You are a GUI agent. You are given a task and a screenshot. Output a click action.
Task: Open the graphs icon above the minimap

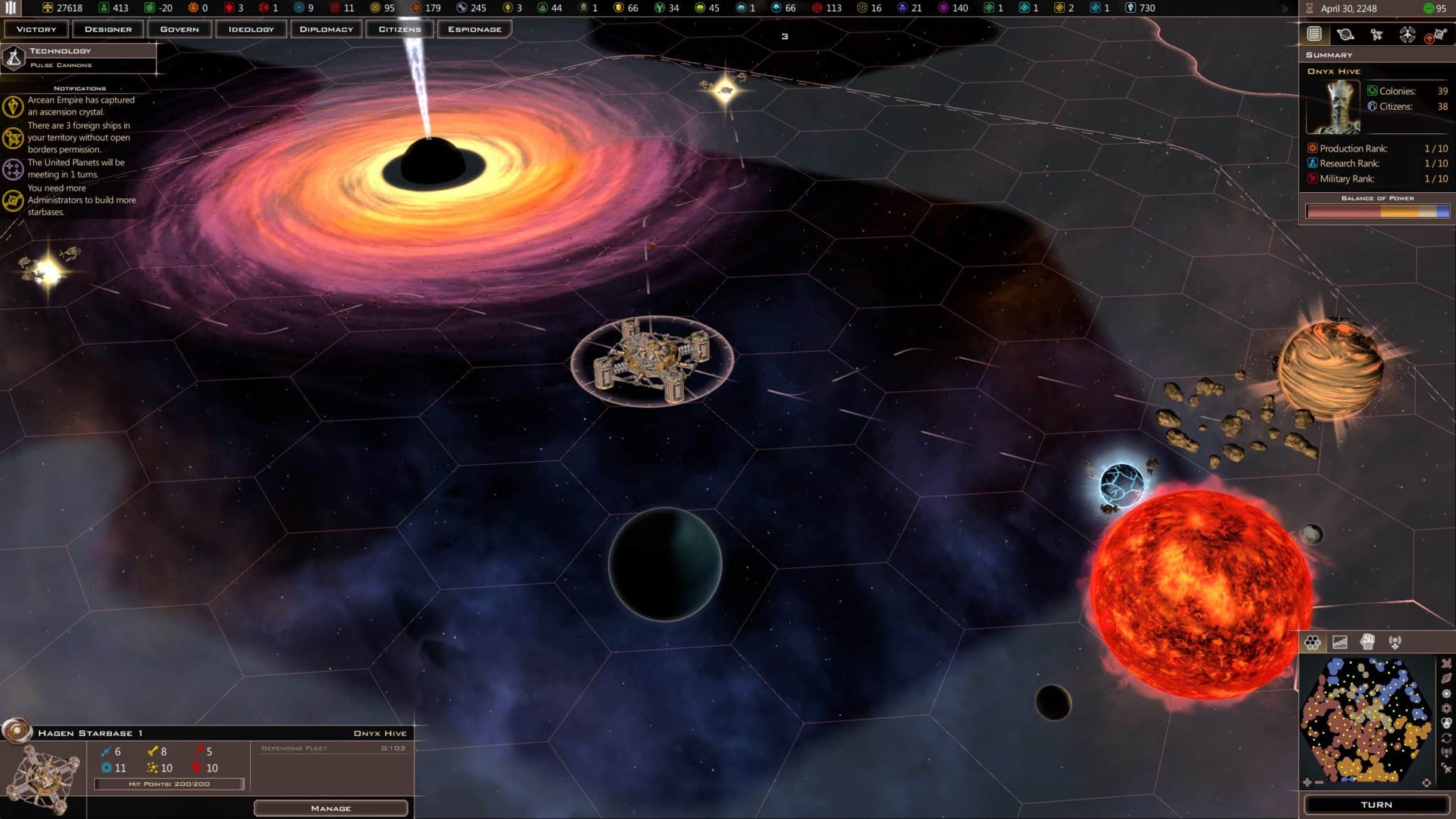[1339, 641]
